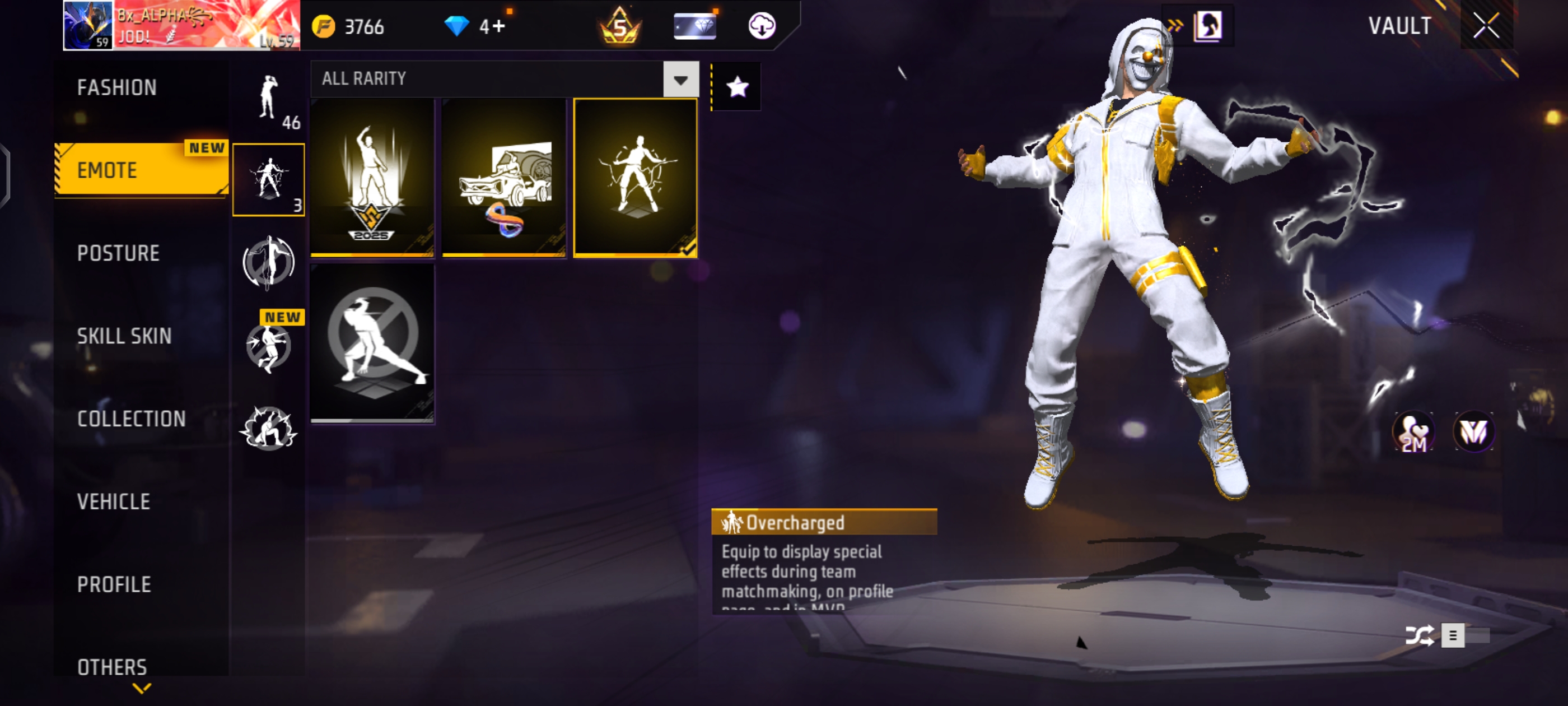Switch to the Posture category

point(118,253)
